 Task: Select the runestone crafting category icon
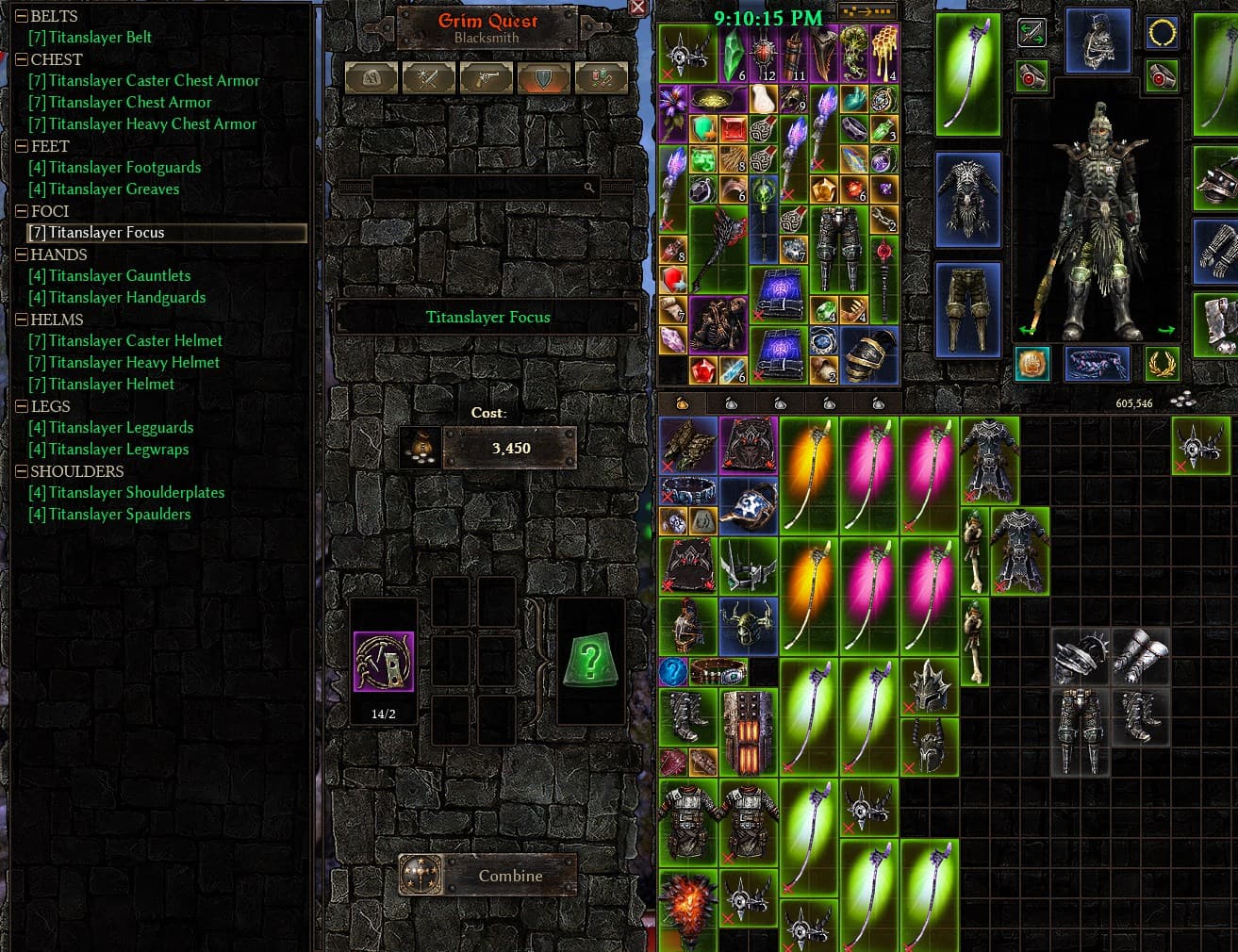[371, 77]
